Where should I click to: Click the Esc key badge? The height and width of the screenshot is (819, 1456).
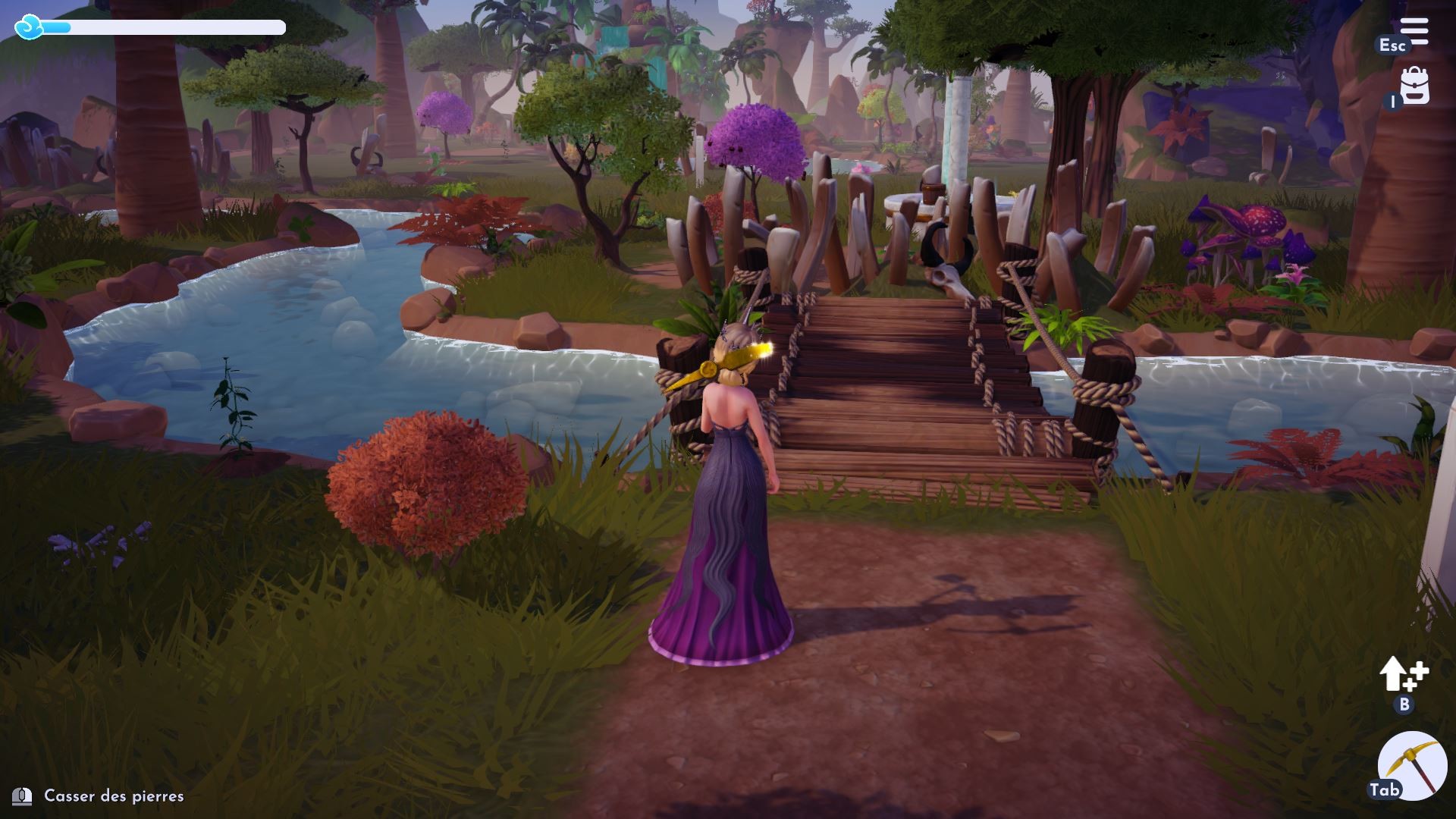click(x=1393, y=45)
